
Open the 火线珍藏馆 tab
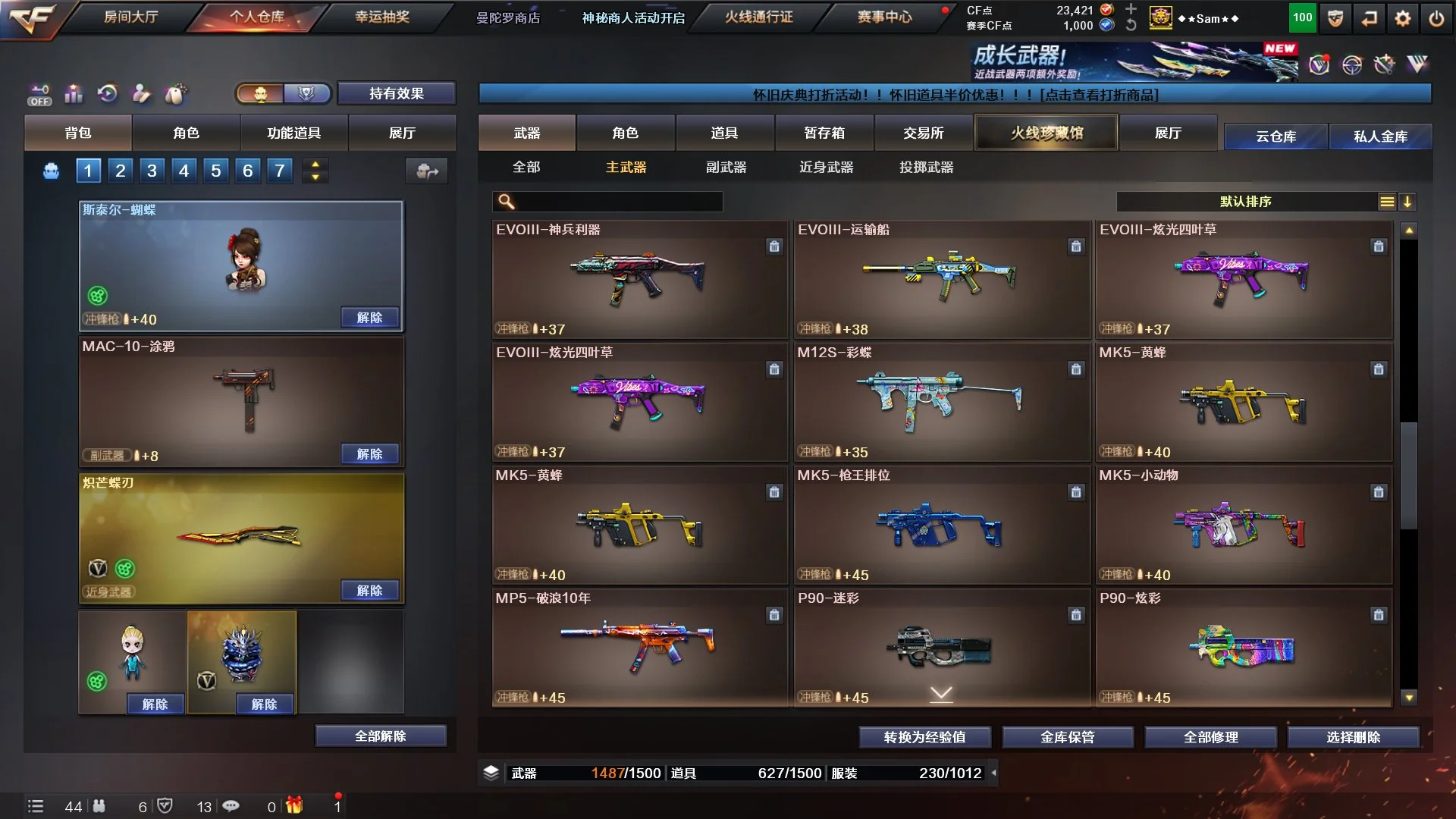click(1046, 133)
